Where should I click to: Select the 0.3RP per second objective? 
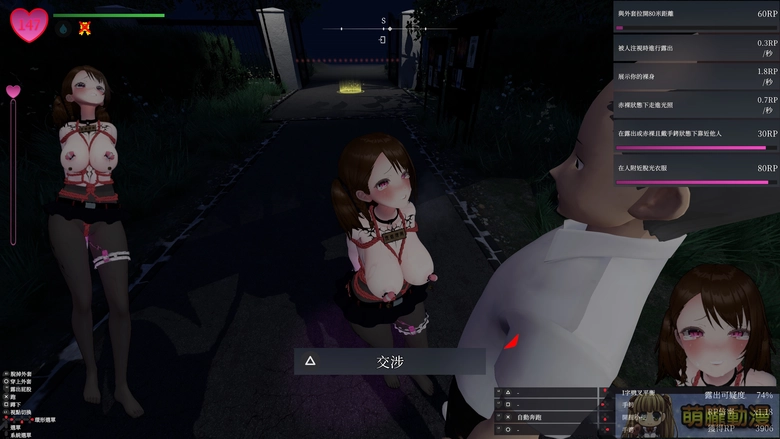(x=696, y=47)
